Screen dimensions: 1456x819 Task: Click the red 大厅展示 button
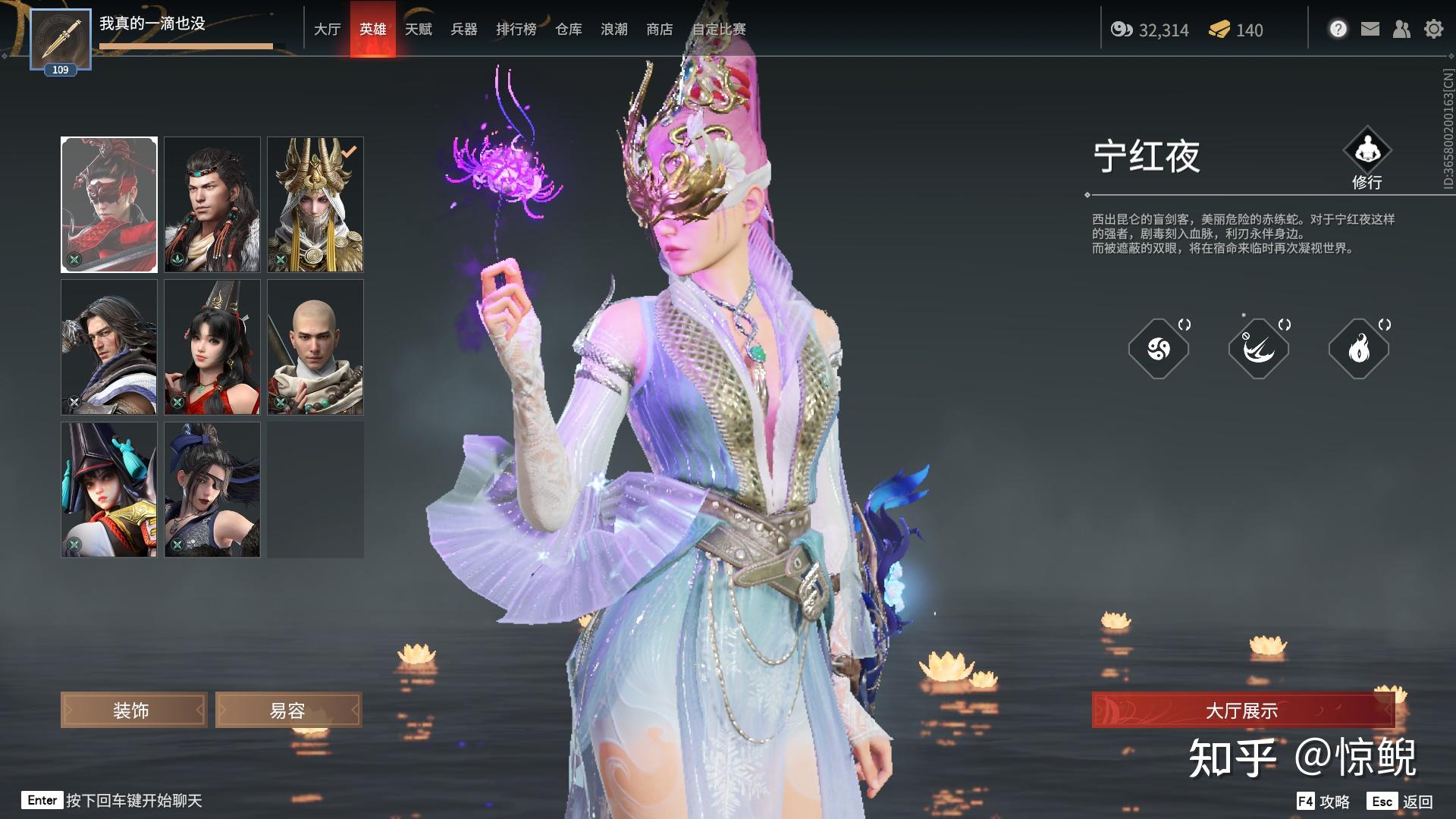tap(1242, 711)
